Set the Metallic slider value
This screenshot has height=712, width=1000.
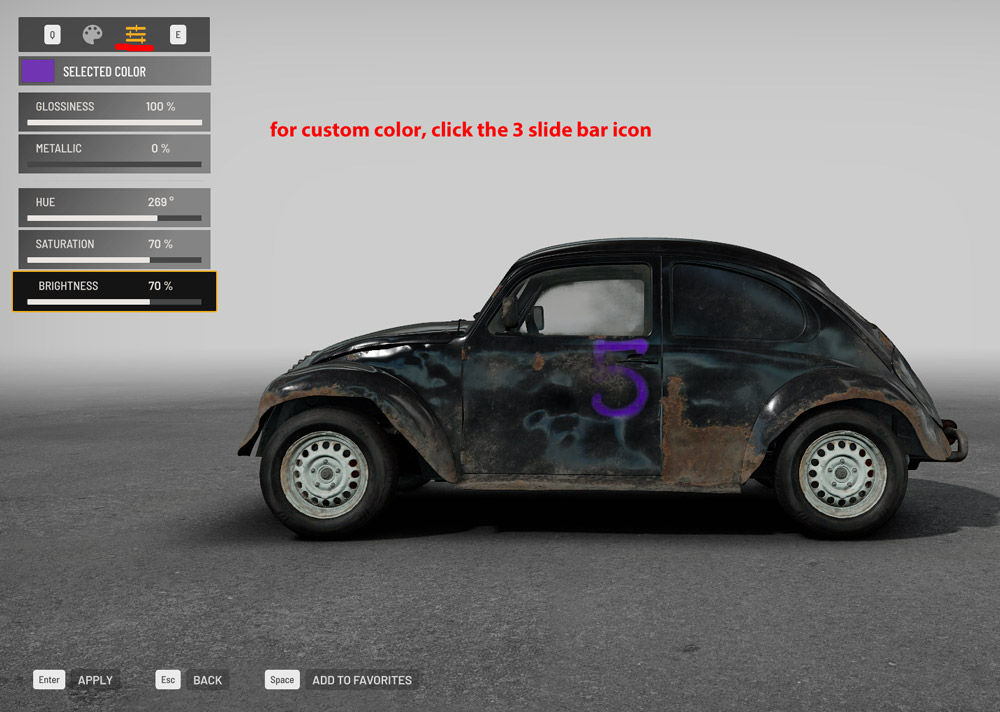coord(114,164)
